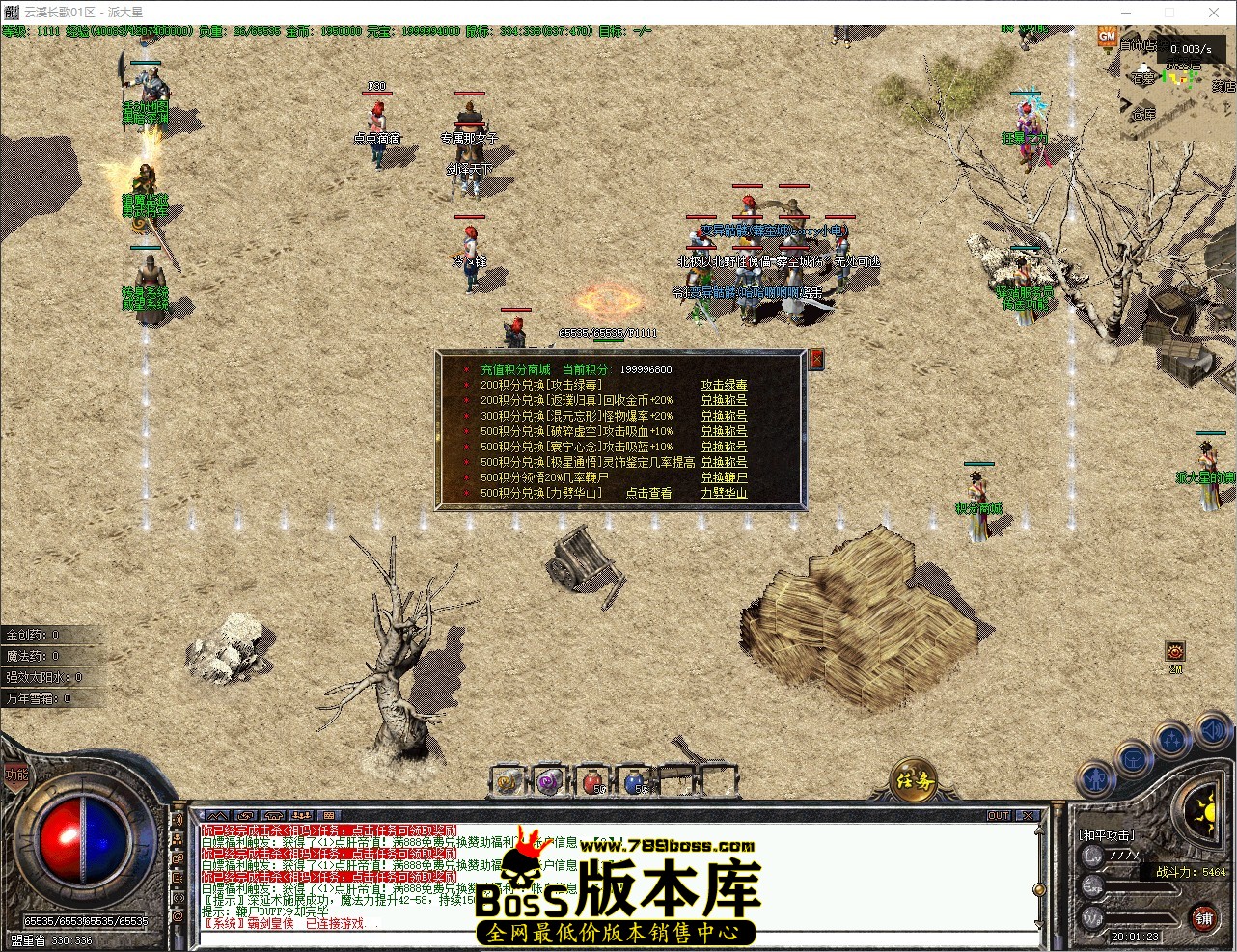The width and height of the screenshot is (1237, 952).
Task: Close the points shop with red X
Action: click(x=815, y=359)
